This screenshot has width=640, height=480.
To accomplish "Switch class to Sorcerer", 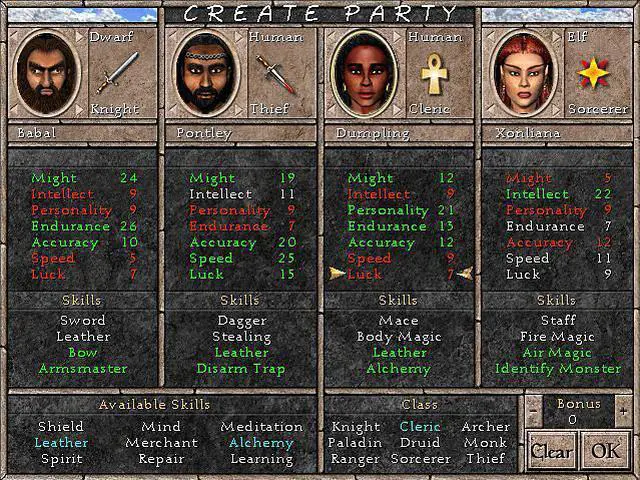I will (419, 458).
